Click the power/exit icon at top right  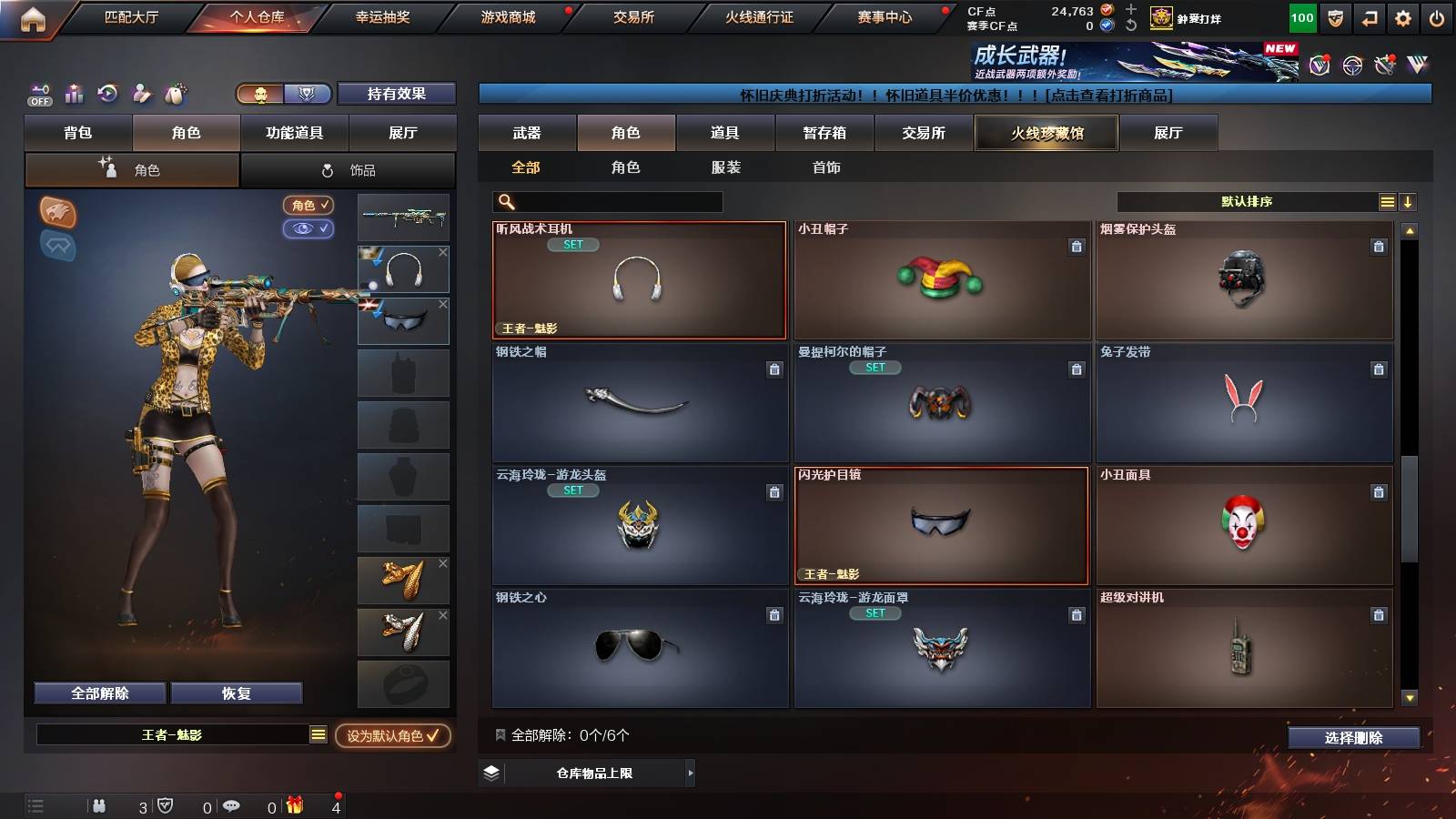click(1439, 17)
